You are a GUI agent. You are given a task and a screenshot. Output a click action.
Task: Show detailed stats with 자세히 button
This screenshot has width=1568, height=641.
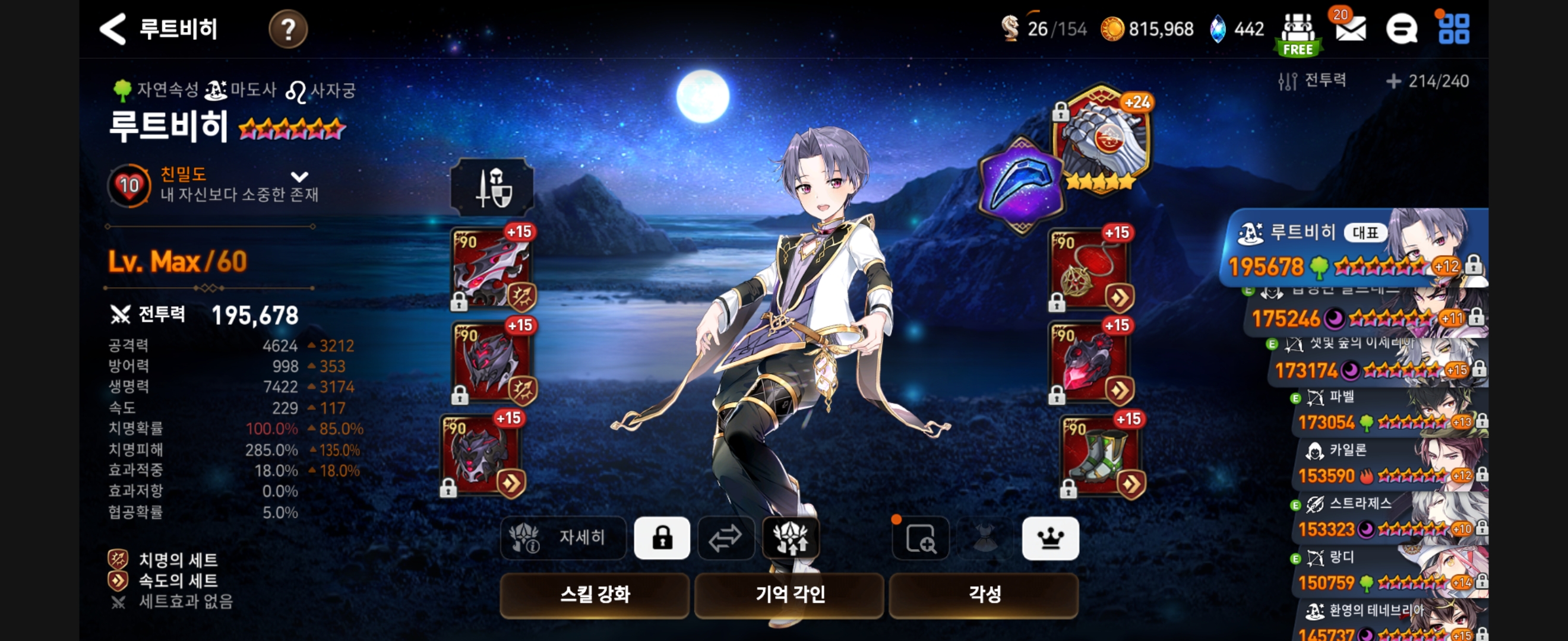(x=563, y=538)
